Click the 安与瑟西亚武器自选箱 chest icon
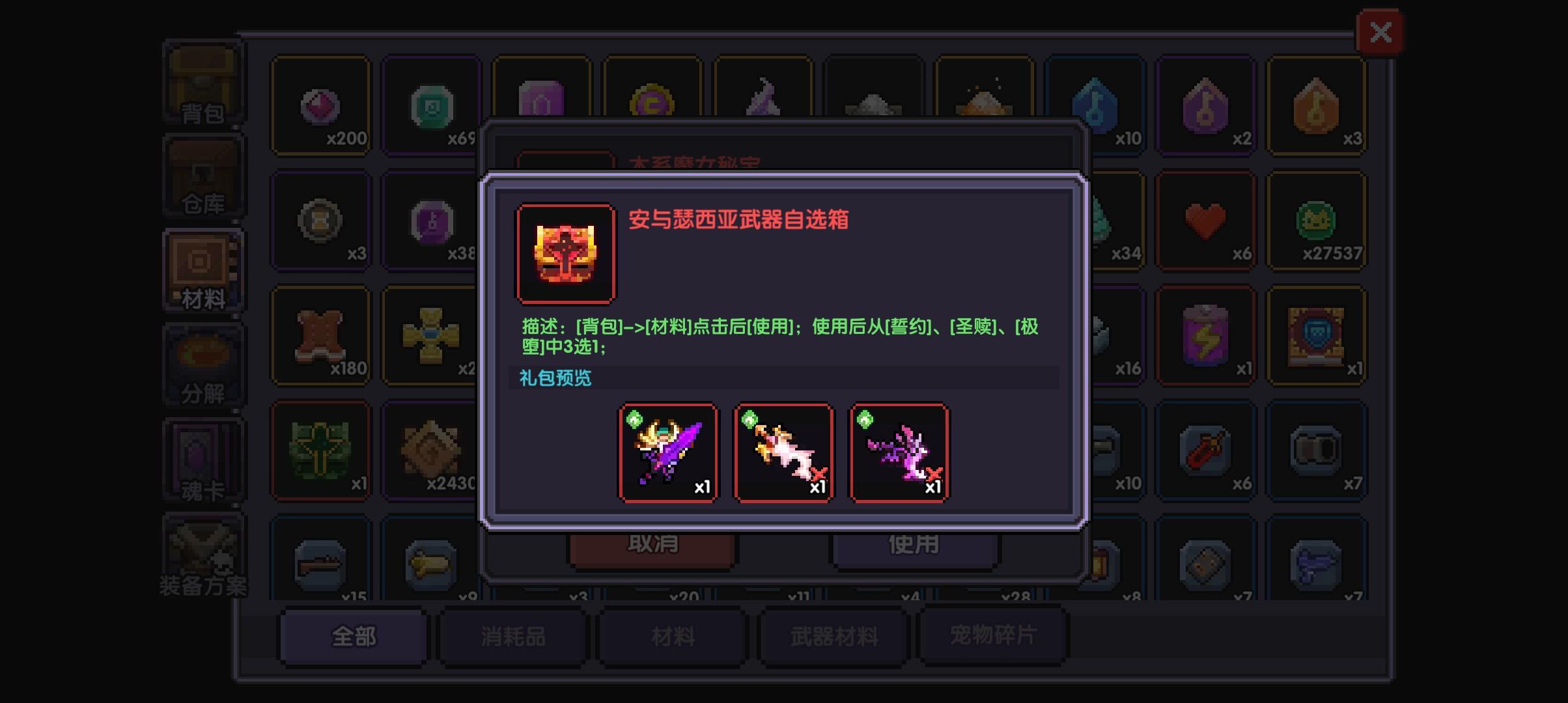 (x=566, y=253)
